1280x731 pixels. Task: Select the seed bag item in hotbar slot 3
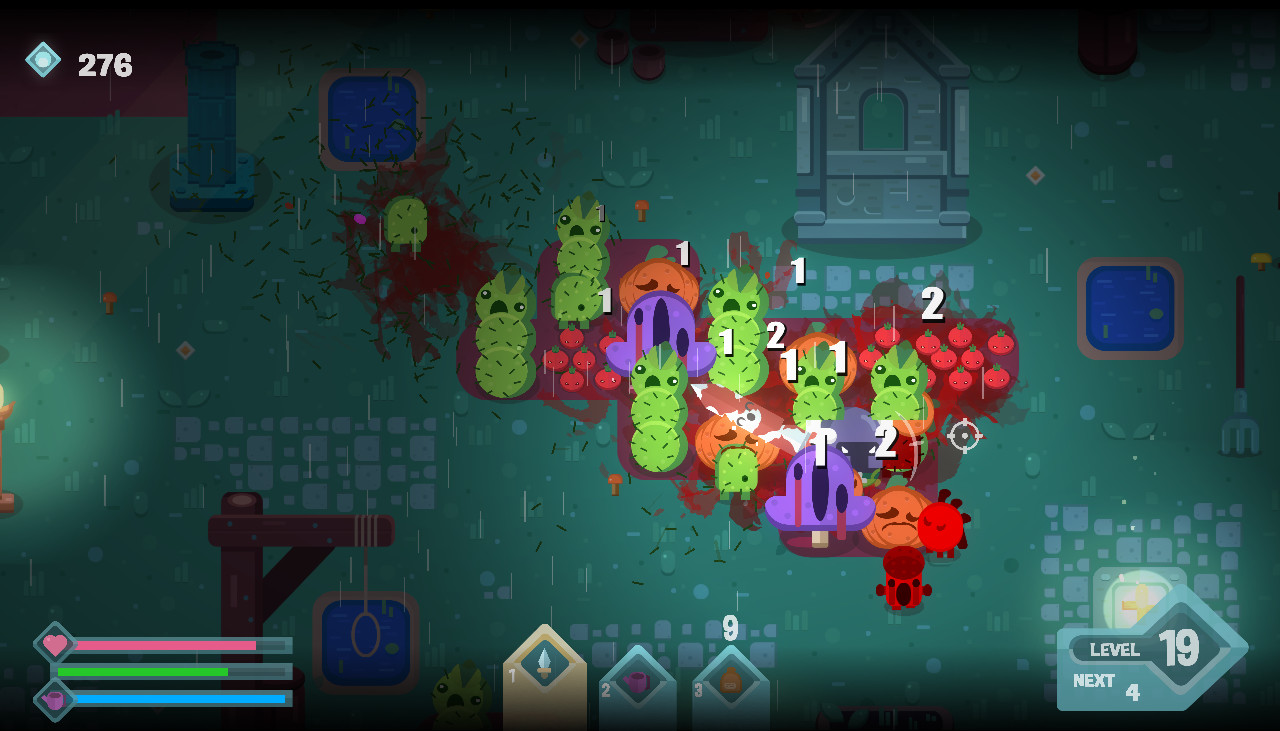point(729,683)
